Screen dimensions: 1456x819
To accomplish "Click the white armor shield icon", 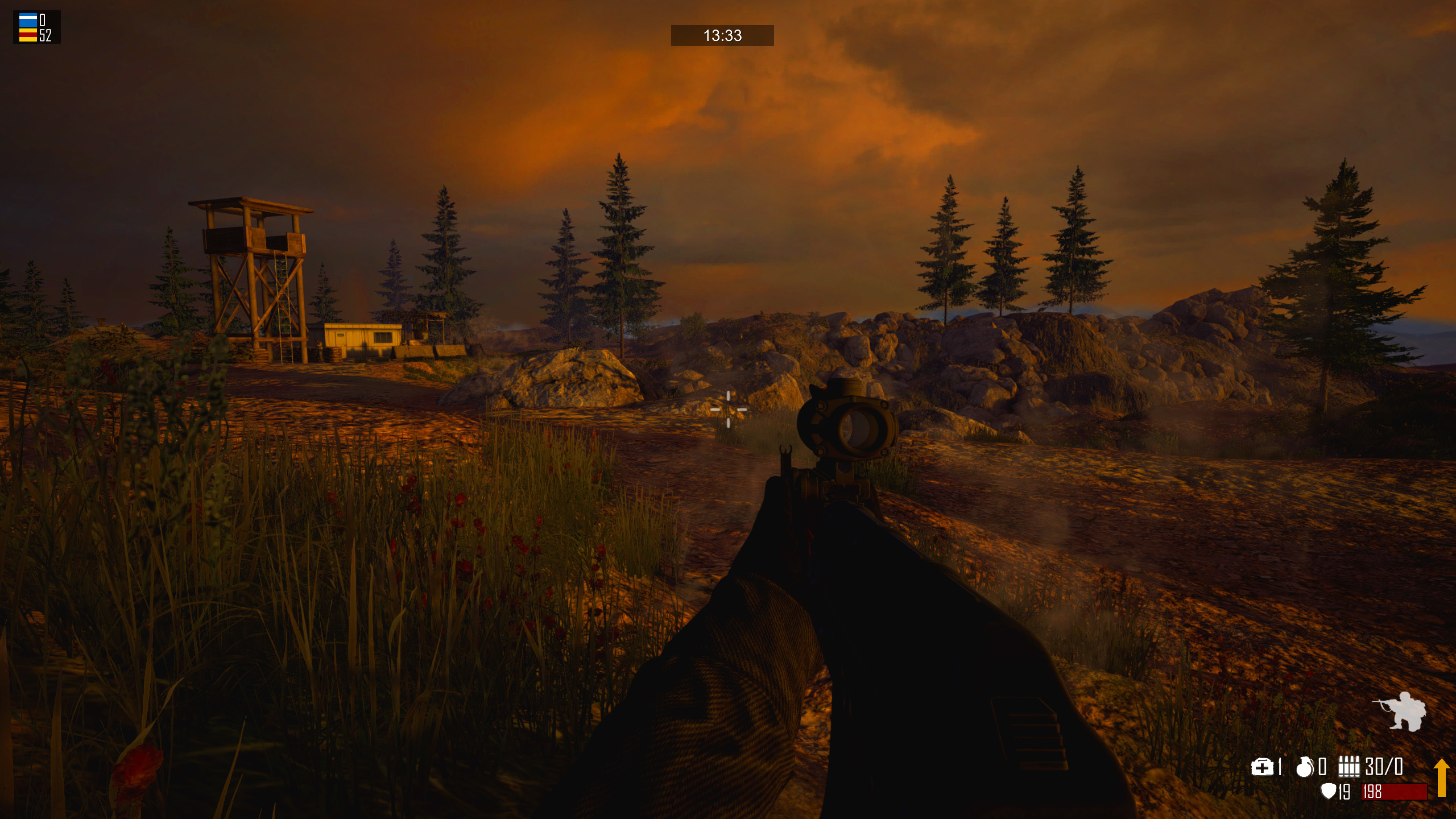I will [1327, 791].
